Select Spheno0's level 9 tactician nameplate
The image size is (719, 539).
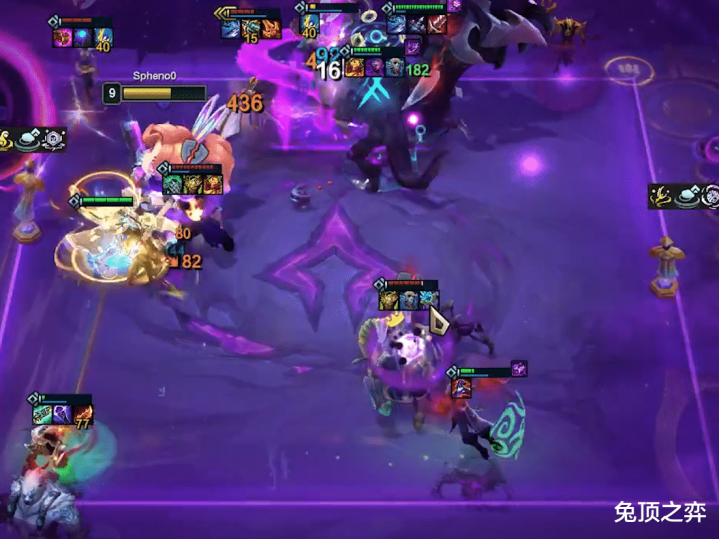[x=154, y=93]
